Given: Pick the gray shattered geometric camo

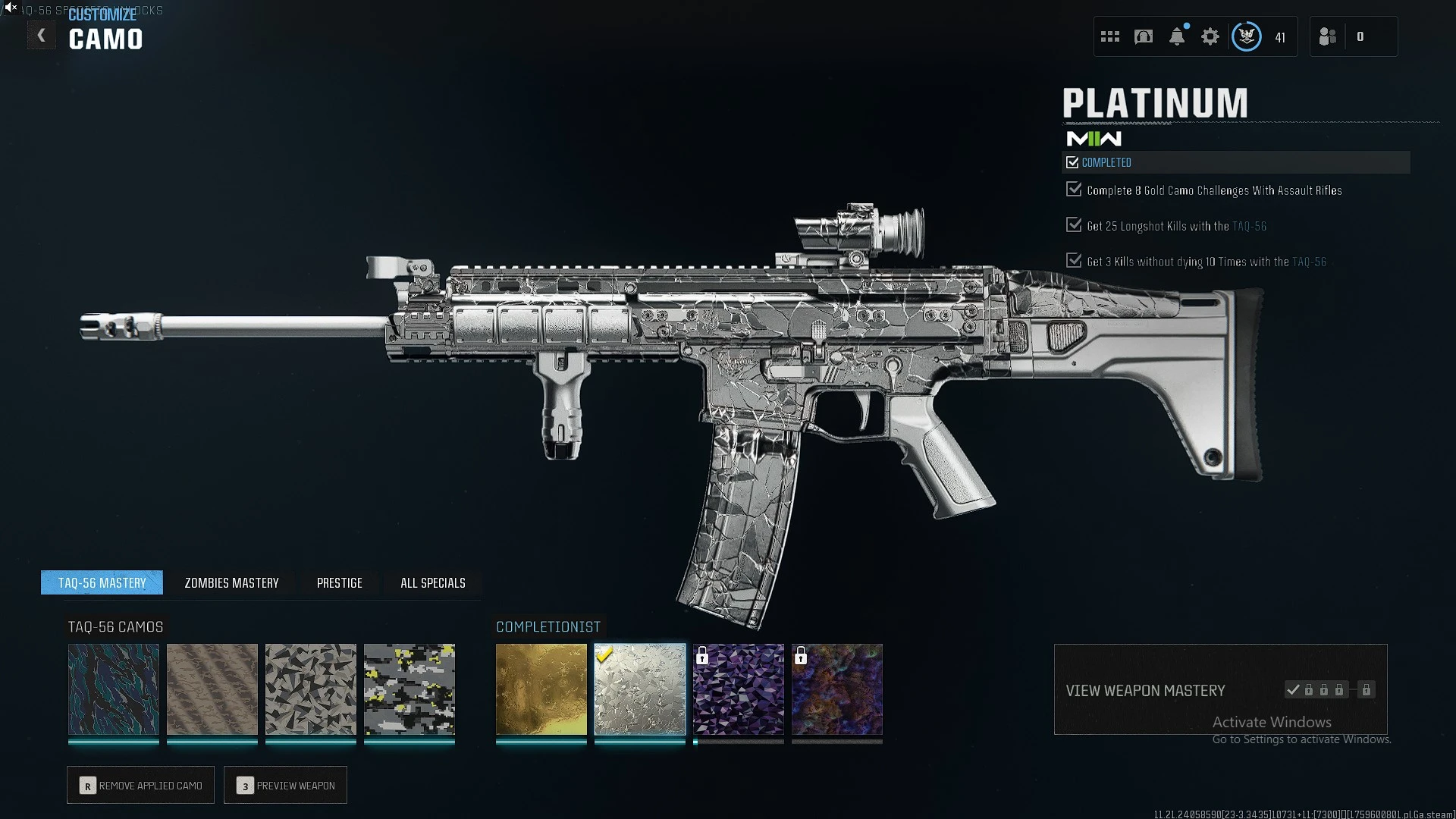Looking at the screenshot, I should [311, 689].
